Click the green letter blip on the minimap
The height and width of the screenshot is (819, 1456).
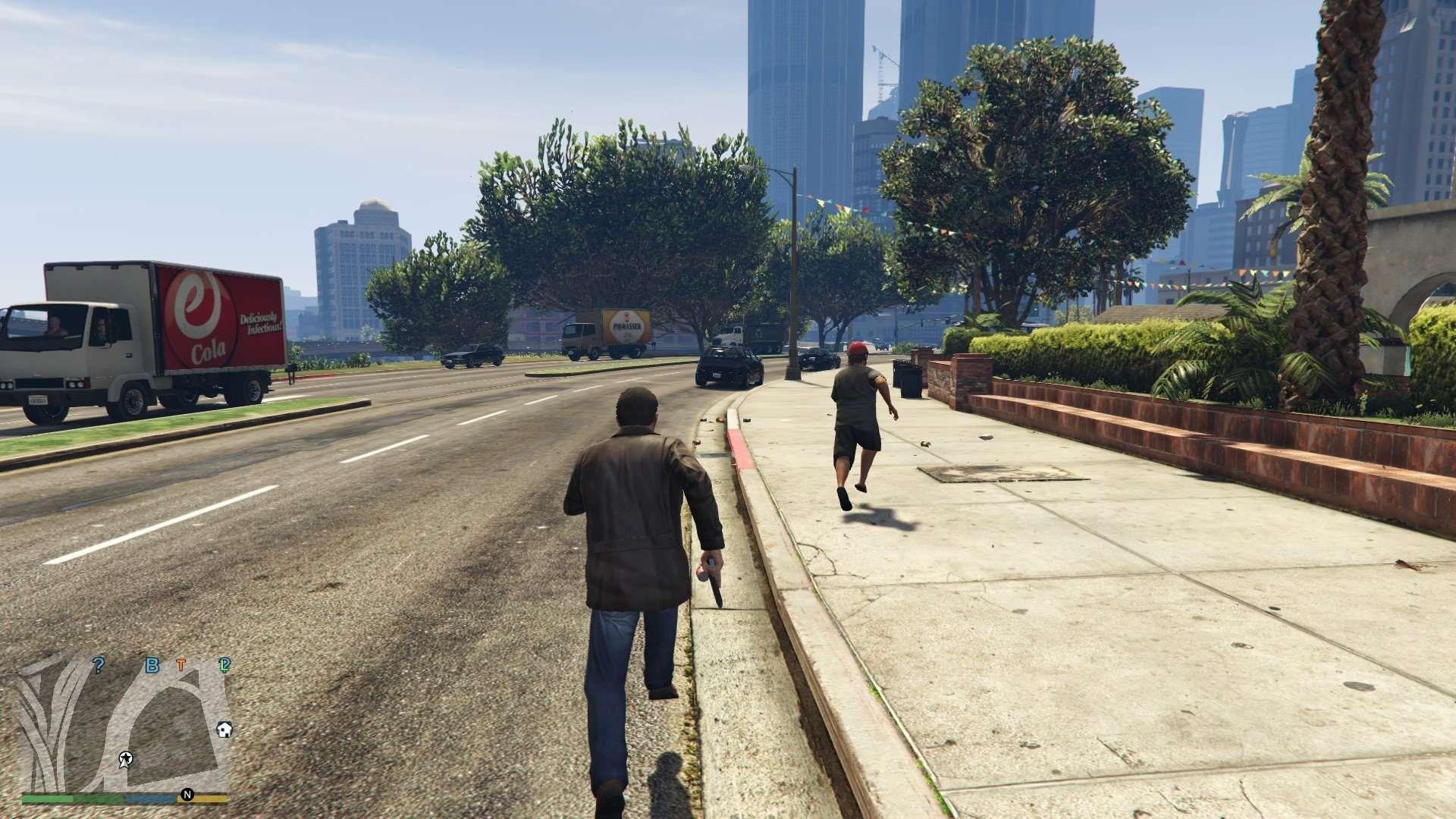coord(224,666)
